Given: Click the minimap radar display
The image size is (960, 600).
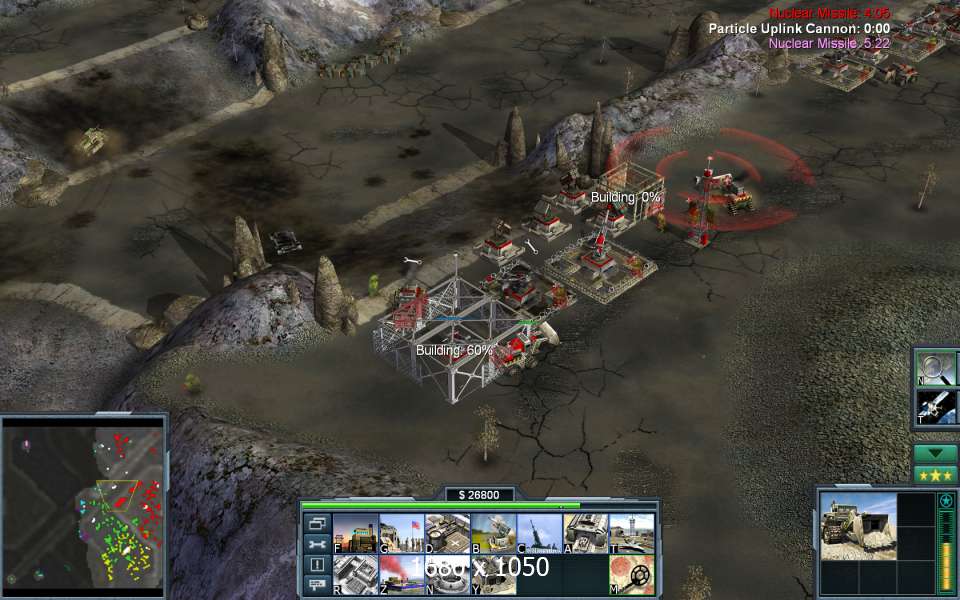Looking at the screenshot, I should pos(83,502).
